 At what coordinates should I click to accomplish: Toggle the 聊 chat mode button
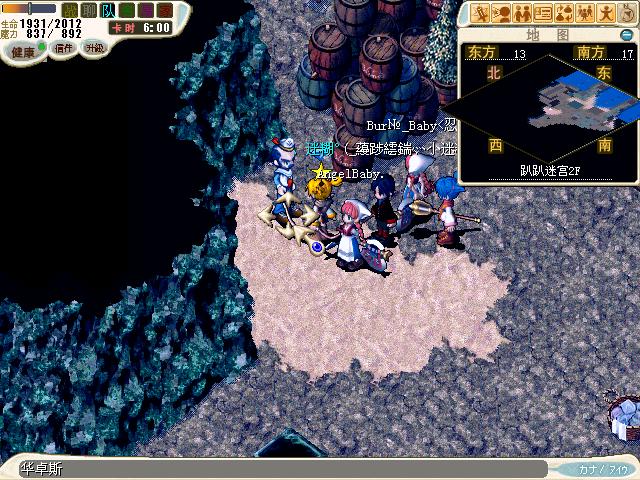pyautogui.click(x=88, y=10)
